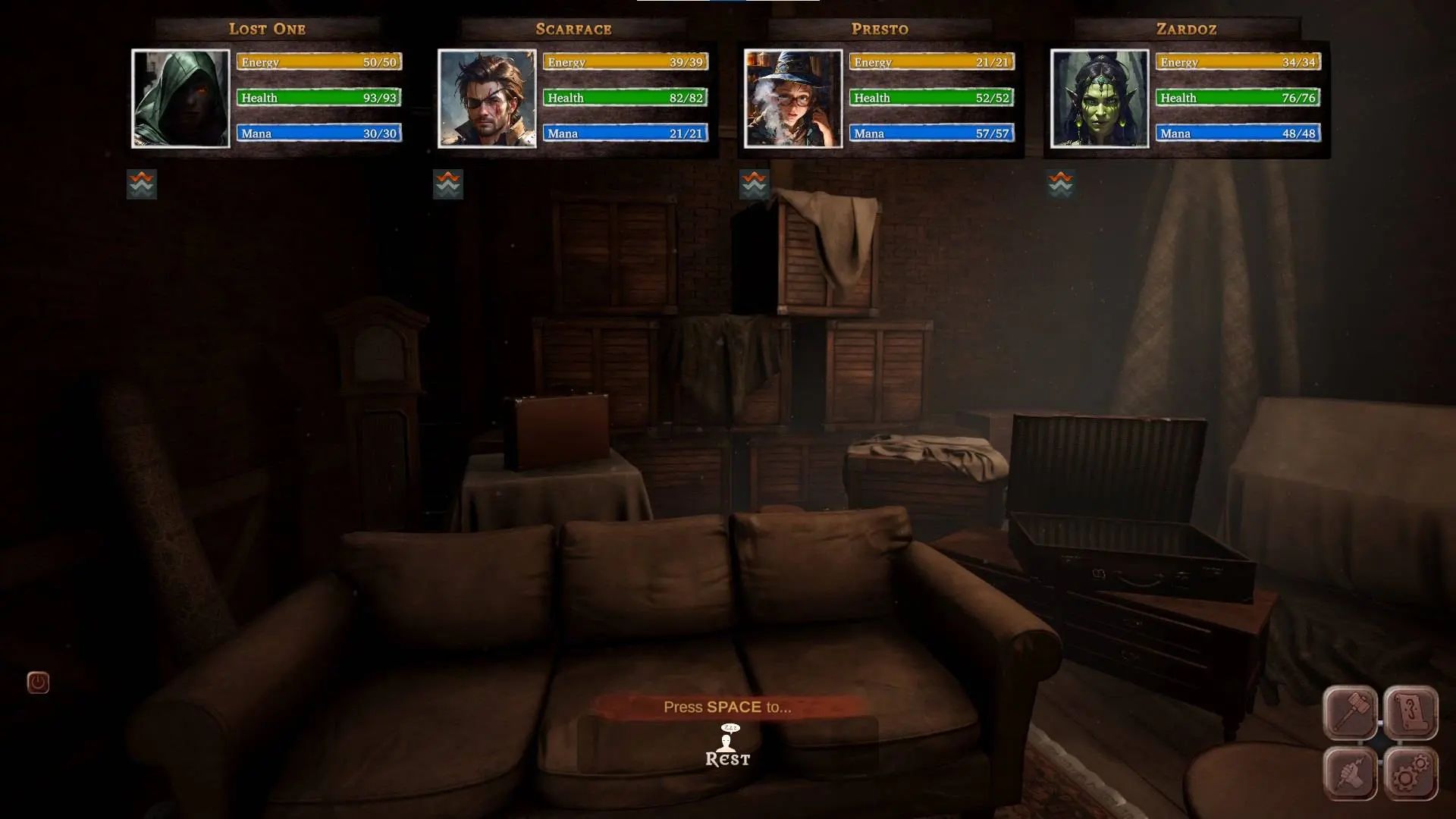Viewport: 1456px width, 819px height.
Task: Click the status icon under Zardoz
Action: pyautogui.click(x=1060, y=184)
